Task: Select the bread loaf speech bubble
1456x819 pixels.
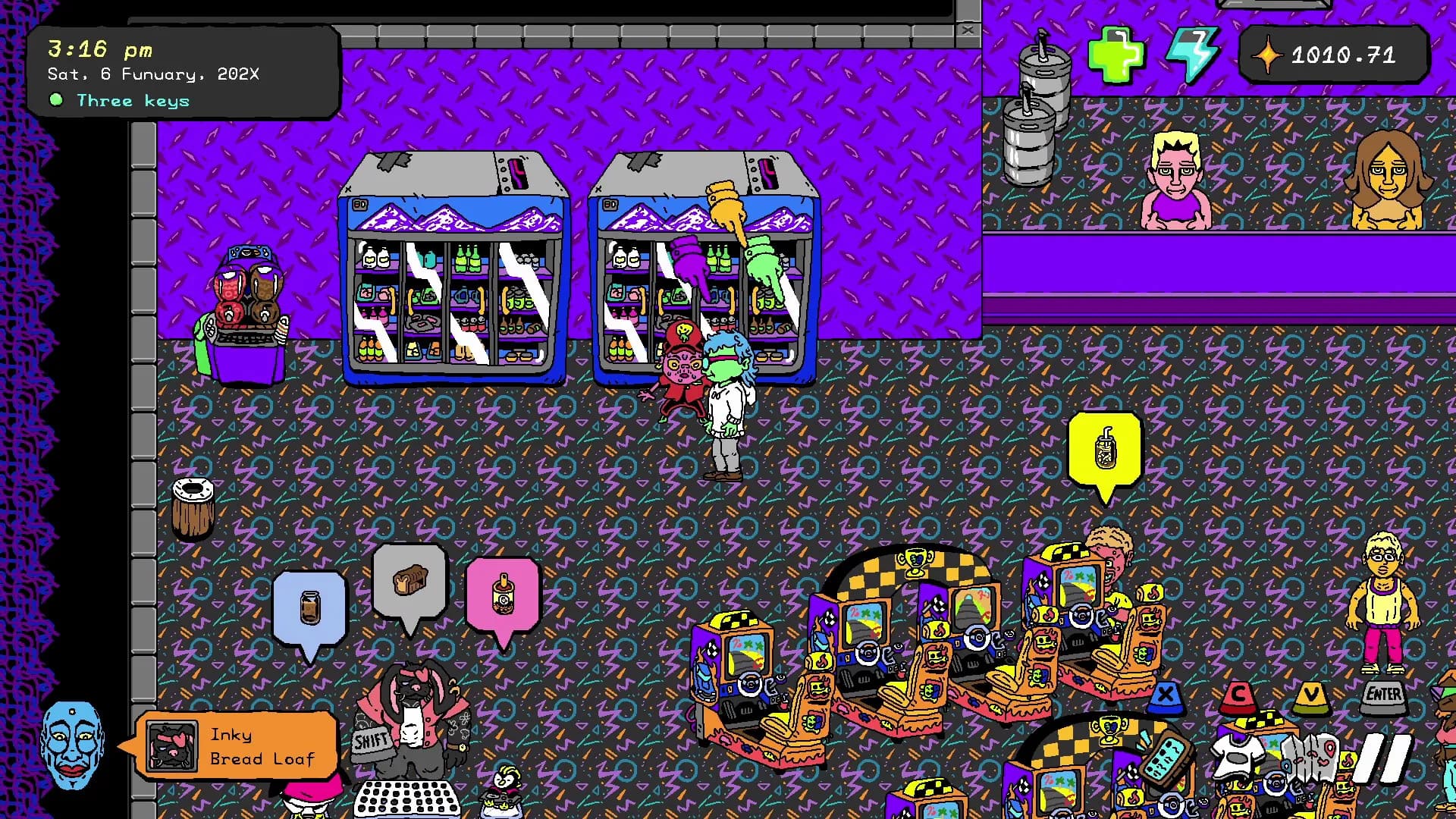Action: coord(410,582)
